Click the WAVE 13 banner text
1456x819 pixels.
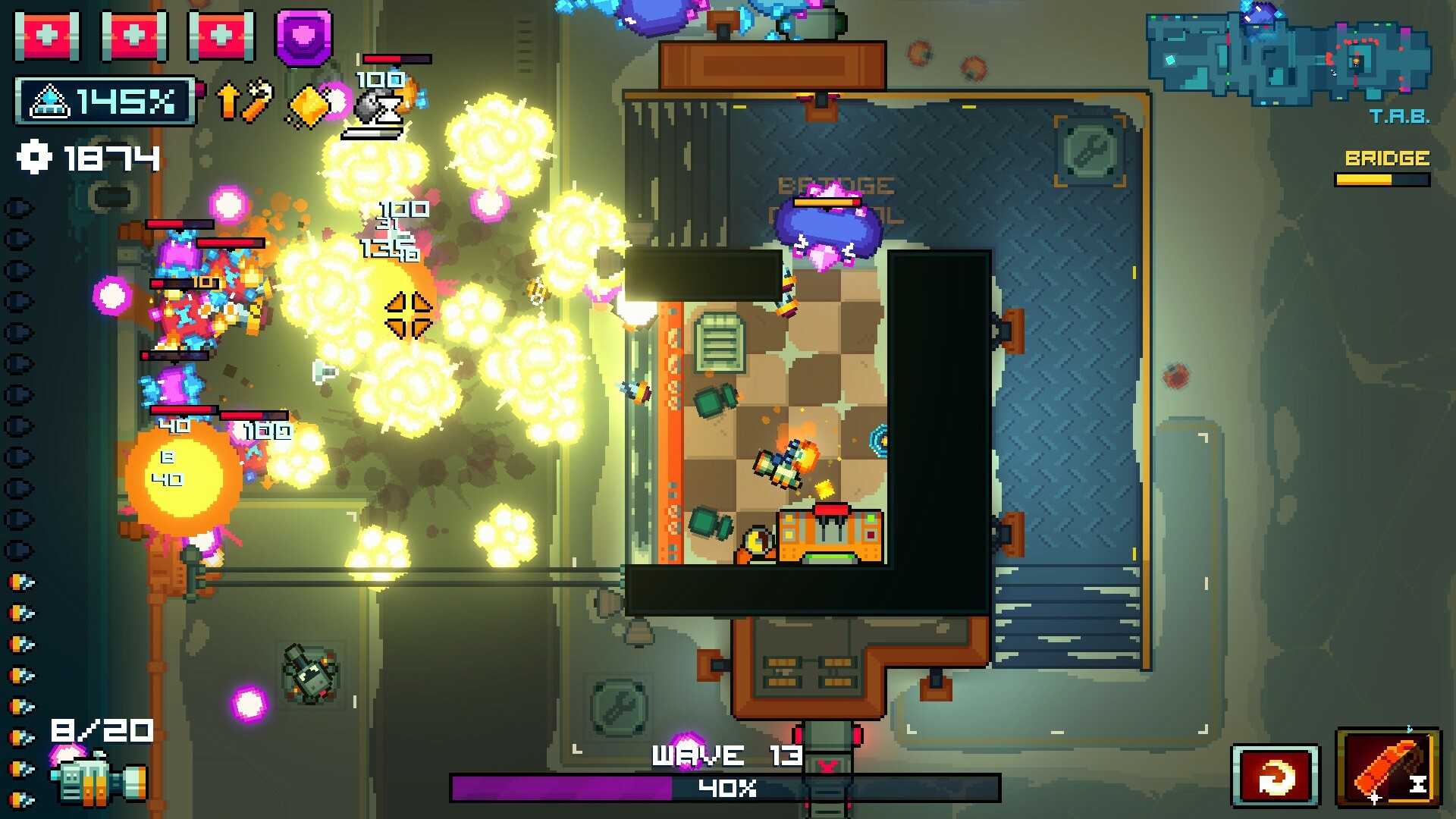pos(730,755)
